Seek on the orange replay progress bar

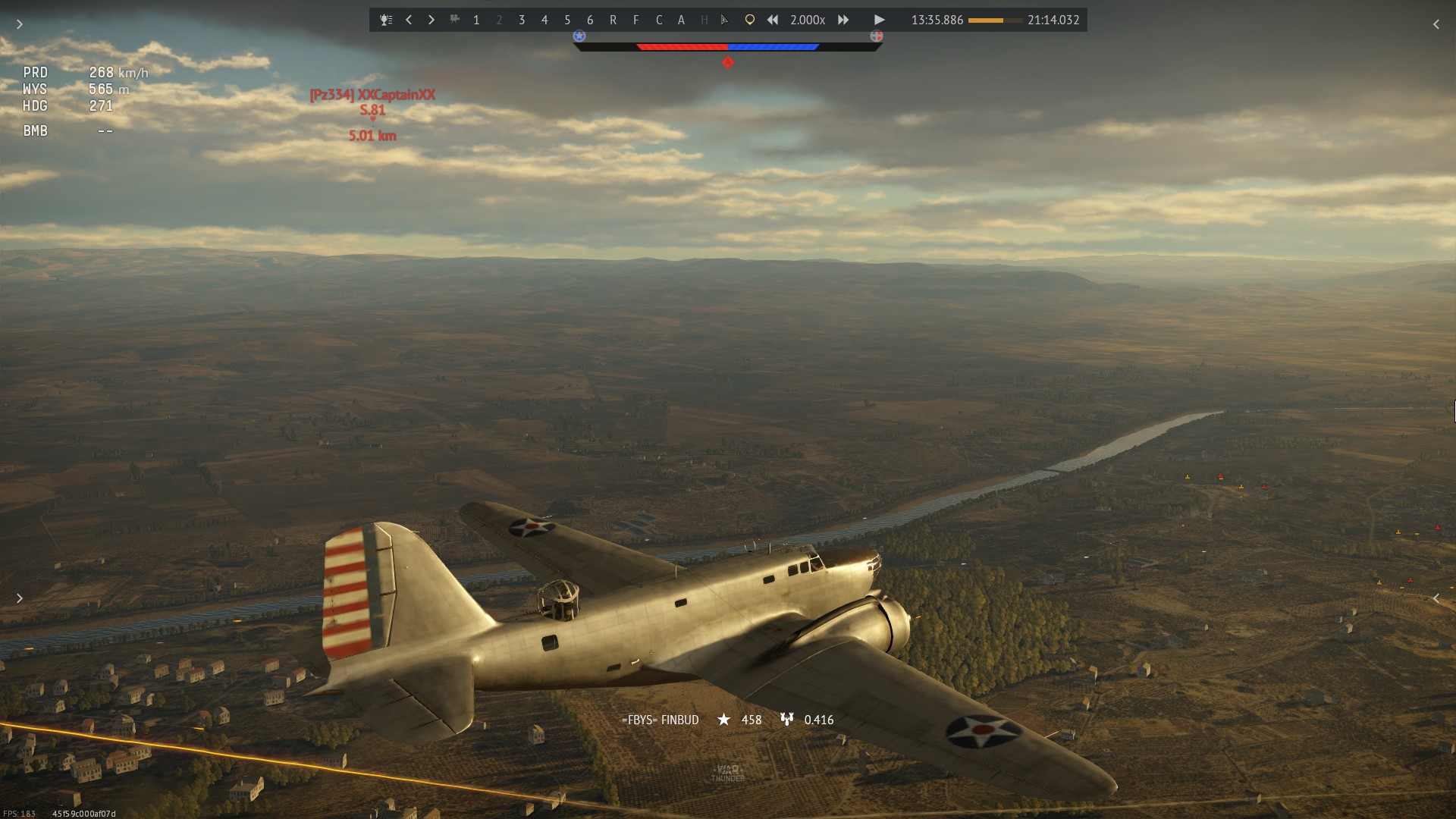(x=995, y=20)
